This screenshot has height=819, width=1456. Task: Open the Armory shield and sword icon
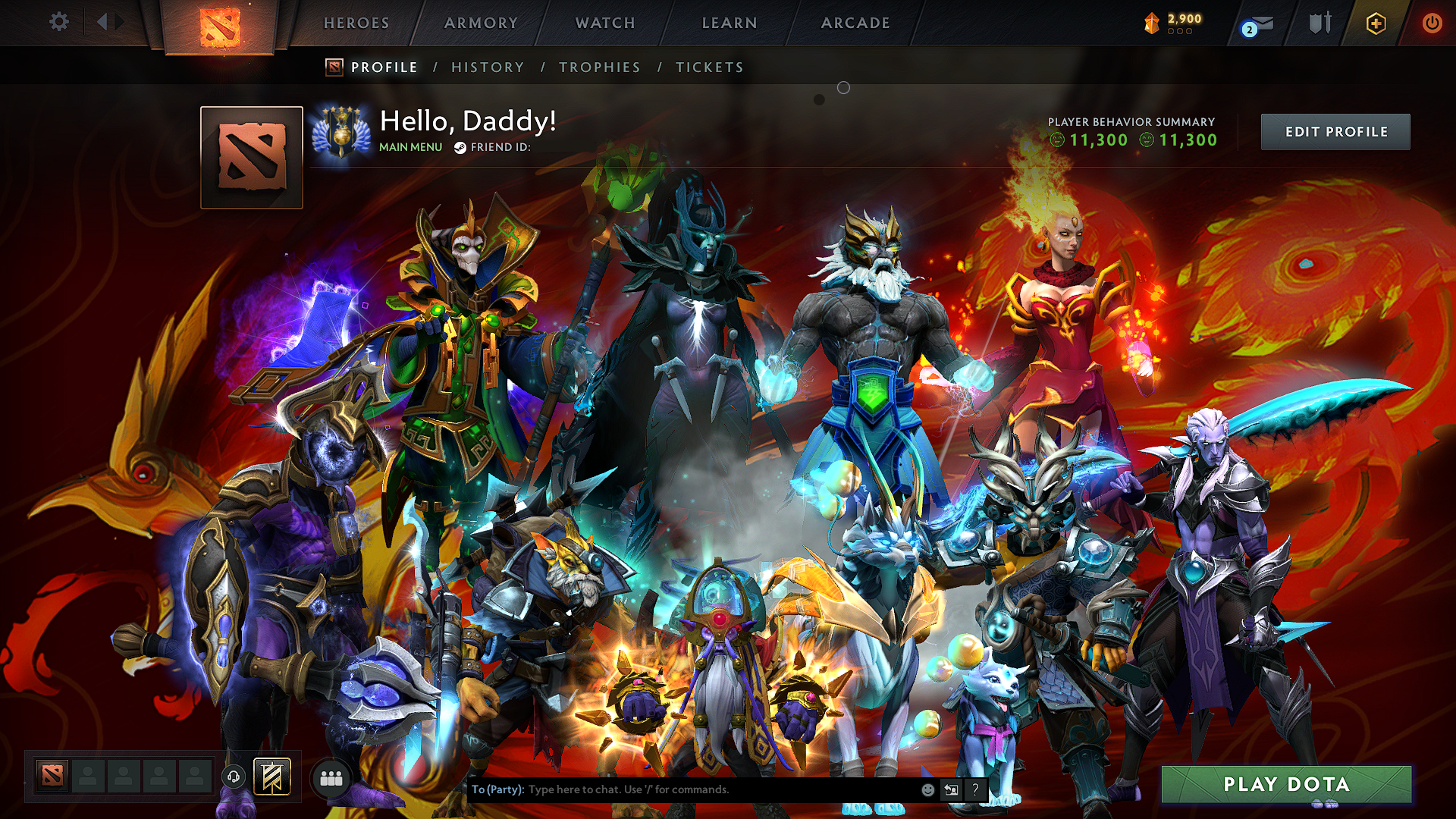pos(1319,23)
